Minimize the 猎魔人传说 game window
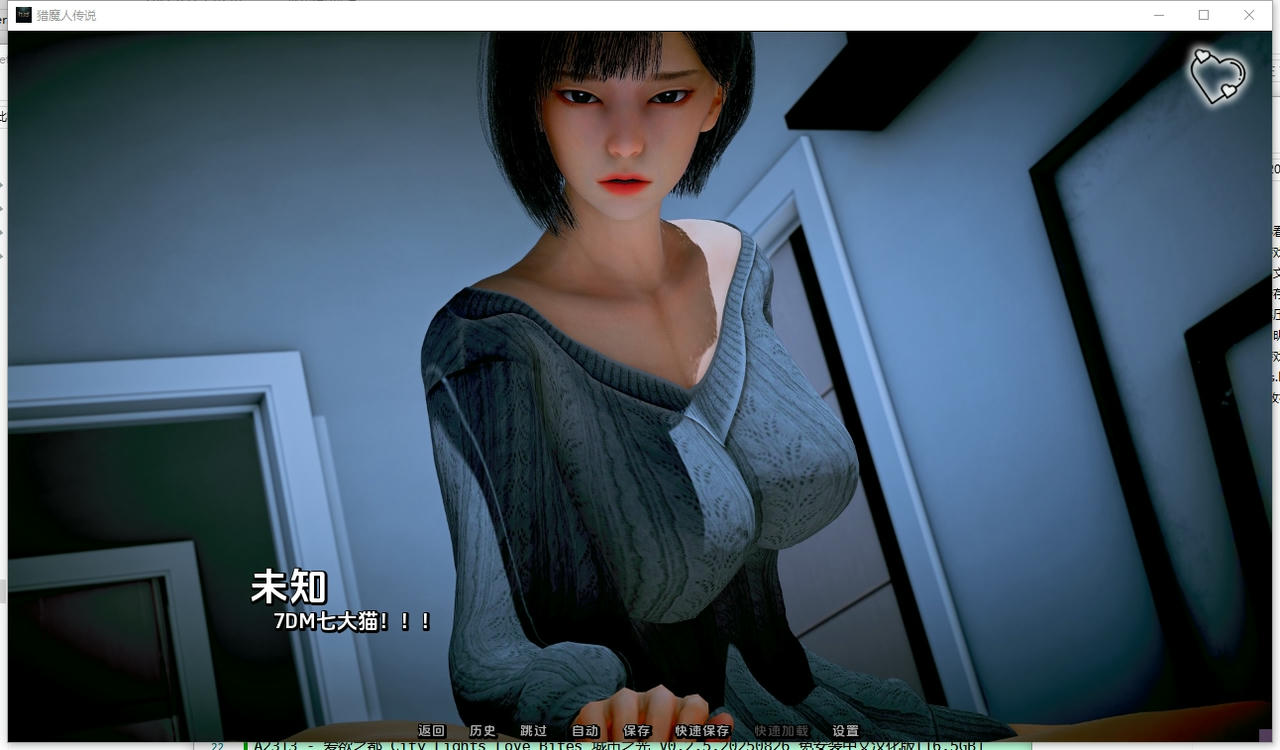This screenshot has height=750, width=1280. pyautogui.click(x=1158, y=15)
